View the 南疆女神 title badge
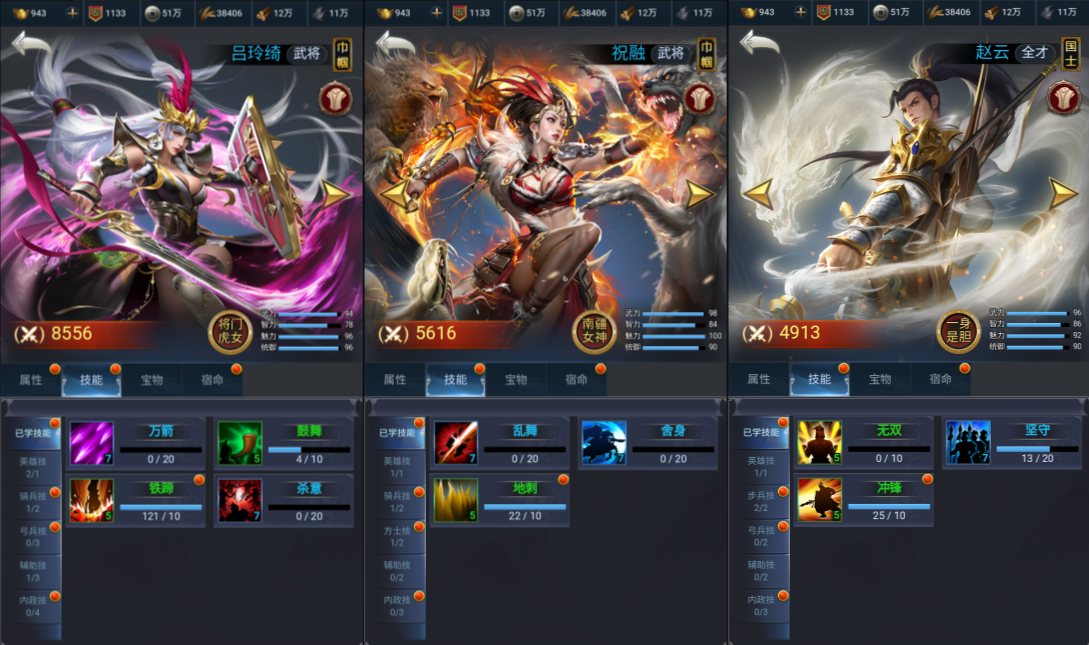 [594, 330]
